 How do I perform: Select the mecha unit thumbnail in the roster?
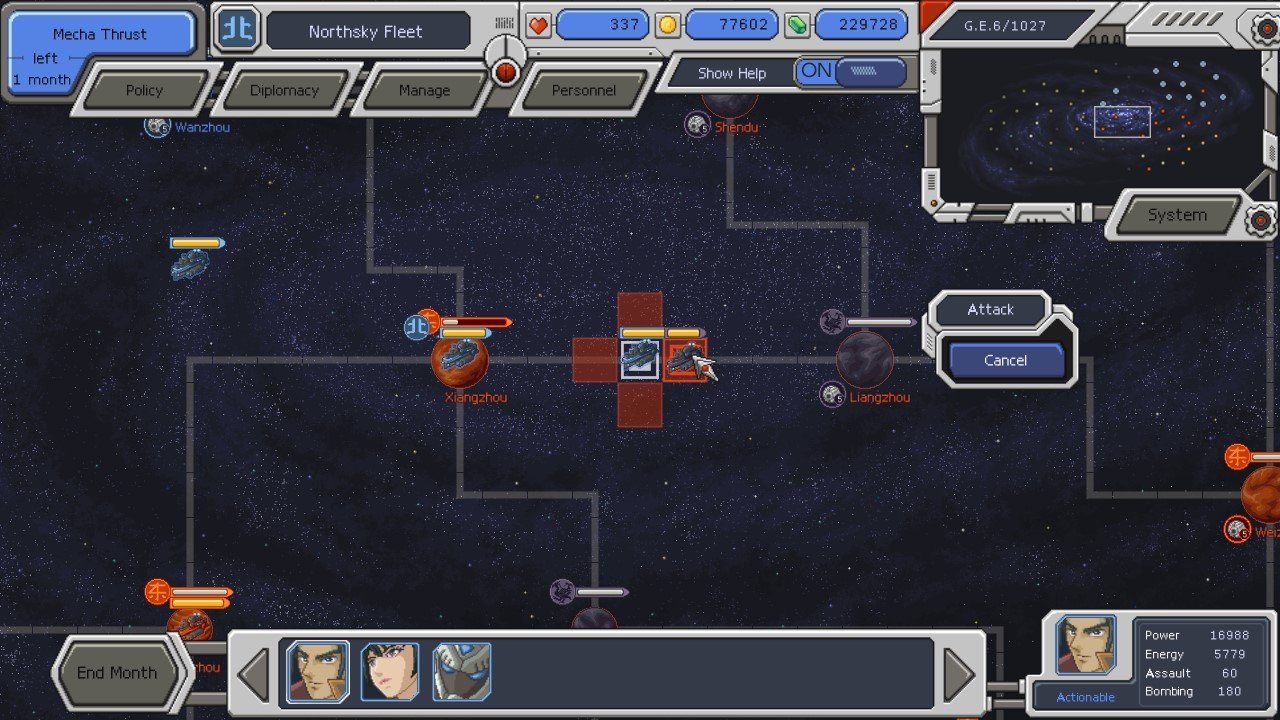pyautogui.click(x=461, y=672)
